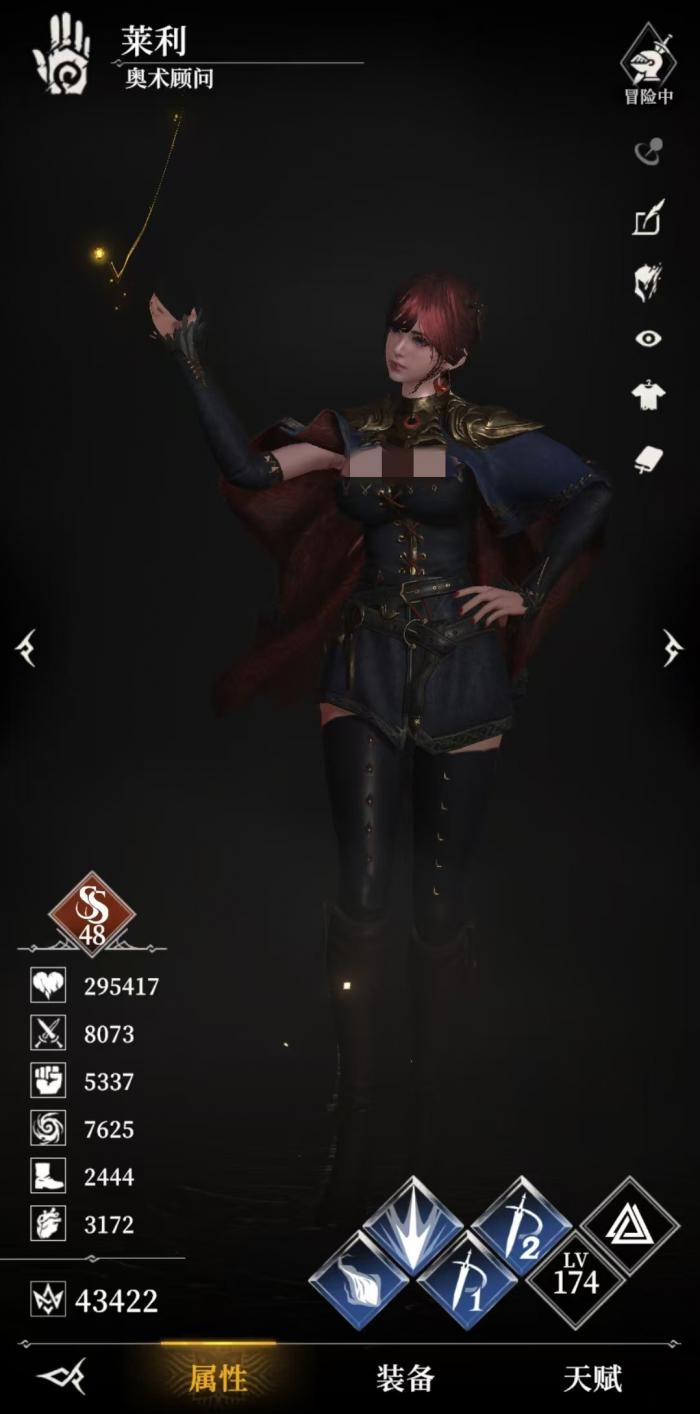700x1414 pixels.
Task: Open the book icon on right
Action: pos(648,458)
